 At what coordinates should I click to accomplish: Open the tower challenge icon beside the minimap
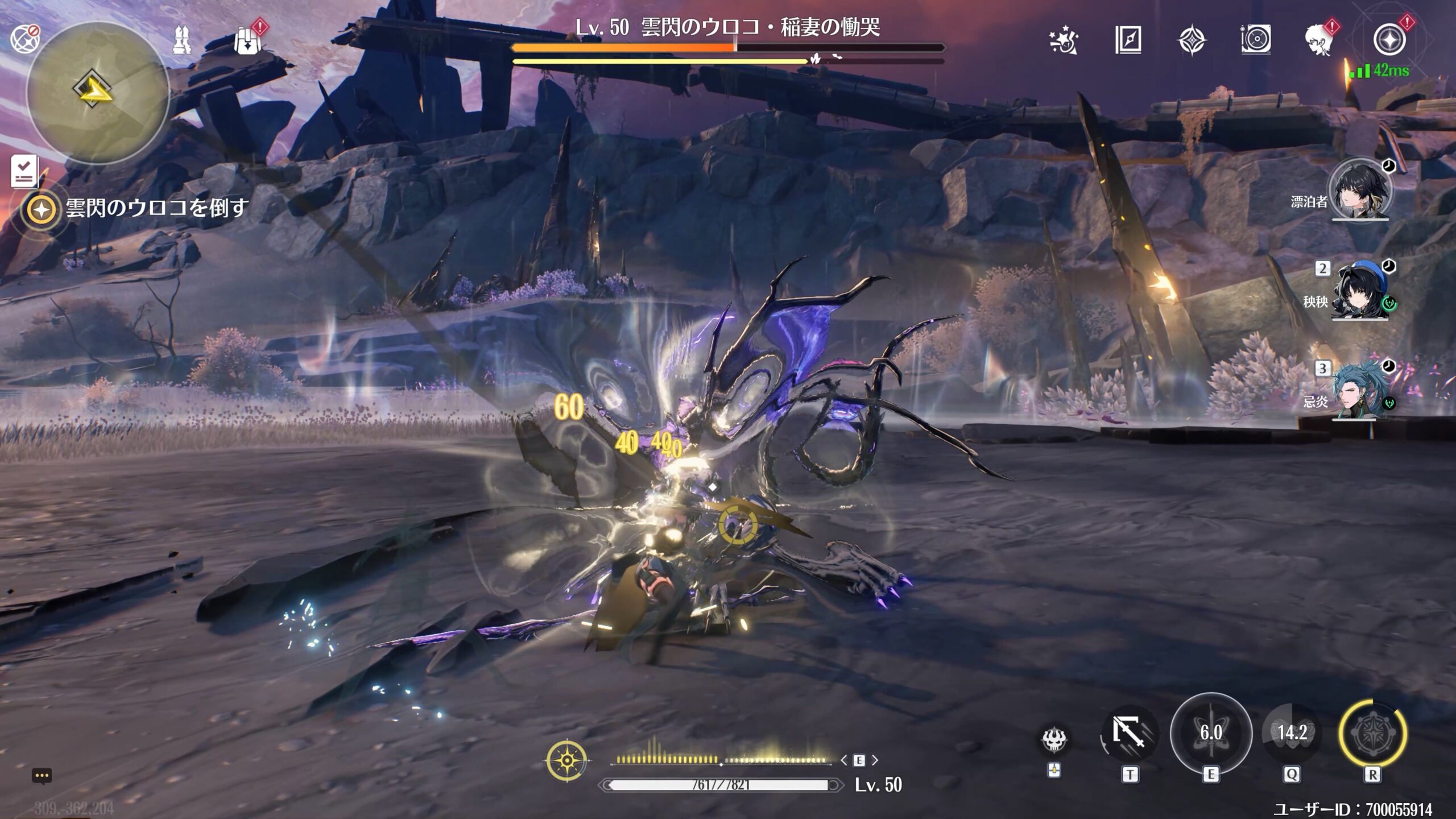pos(182,41)
